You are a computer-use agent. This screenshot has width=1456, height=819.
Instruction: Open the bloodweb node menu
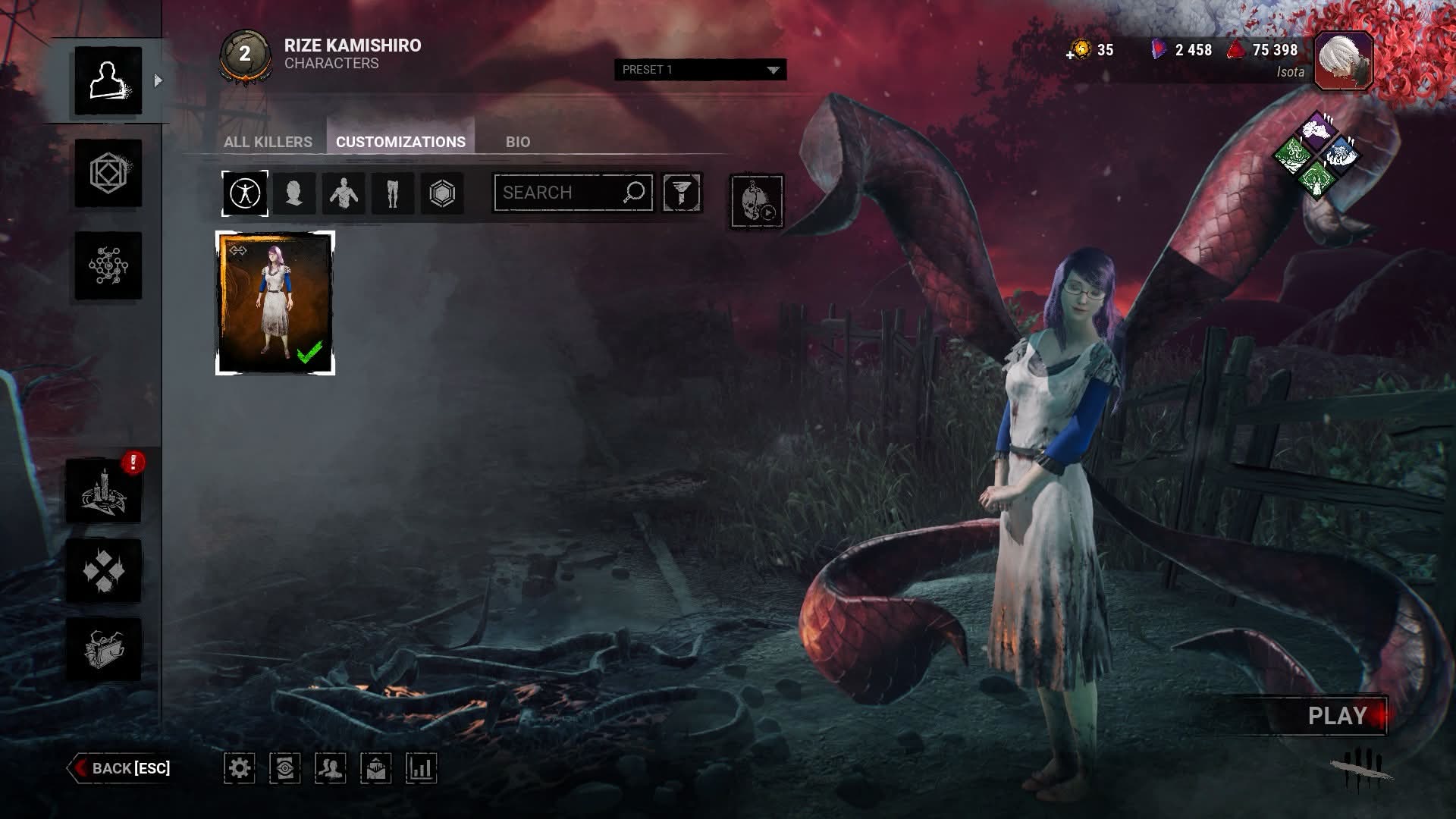[108, 265]
